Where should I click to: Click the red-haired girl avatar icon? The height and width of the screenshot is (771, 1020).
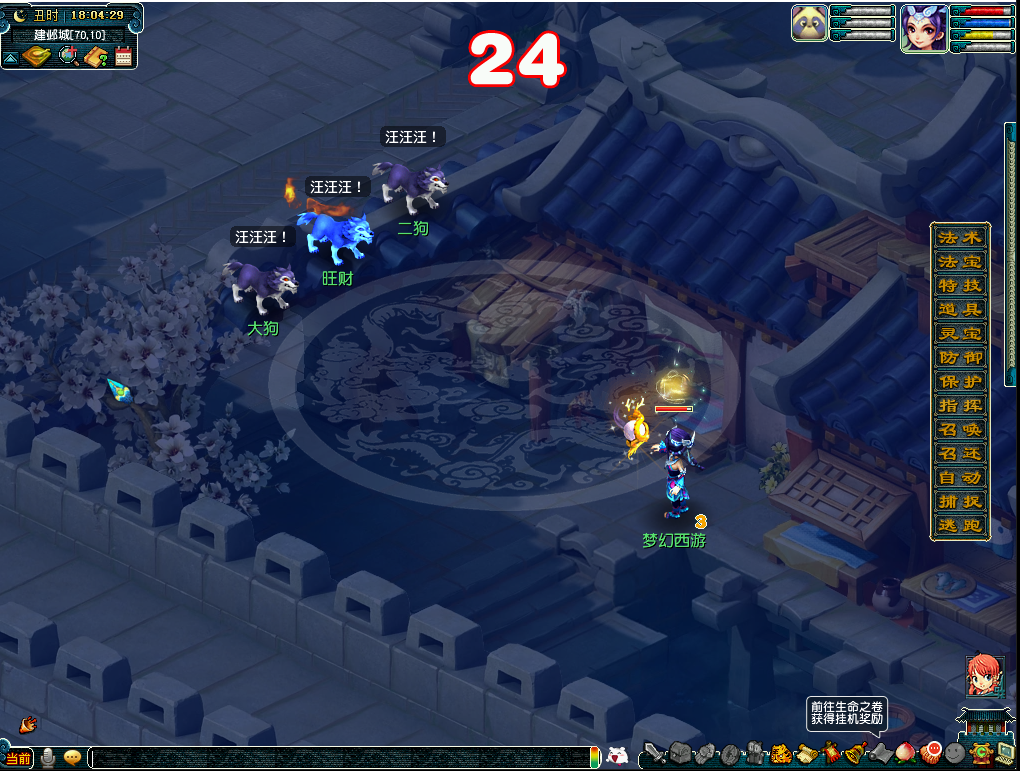[982, 676]
